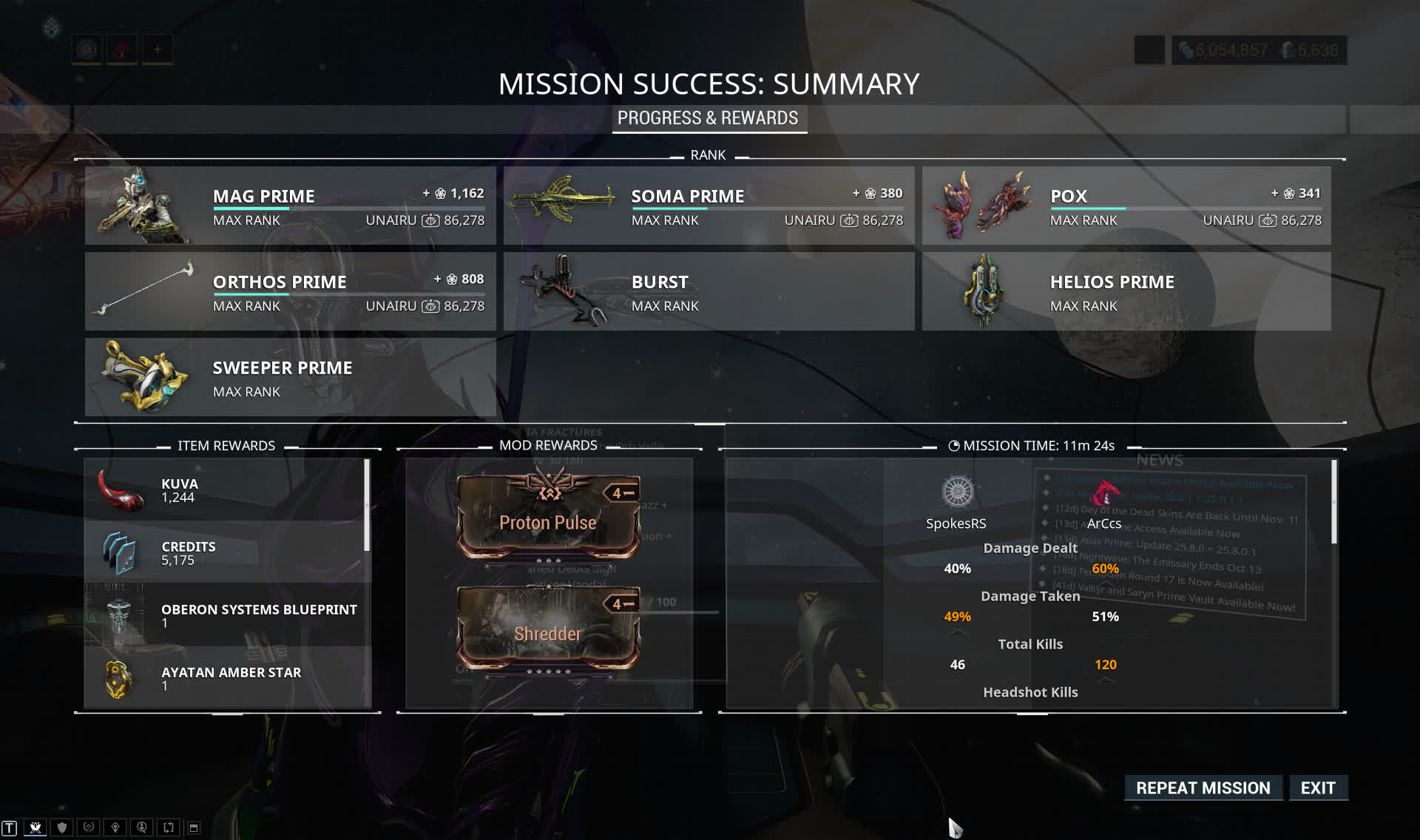The height and width of the screenshot is (840, 1420).
Task: Click the mission stats panel scrollbar
Action: coord(1334,503)
